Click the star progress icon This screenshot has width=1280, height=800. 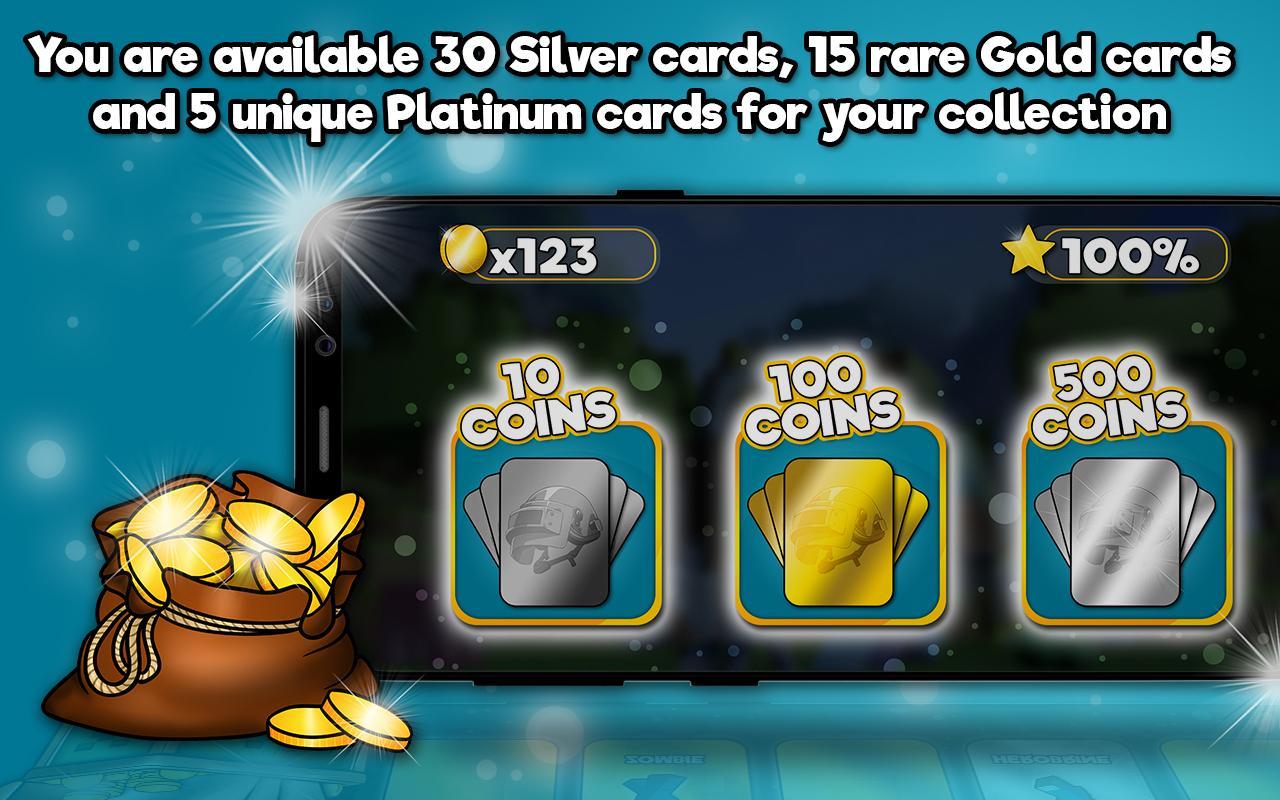coord(1031,251)
